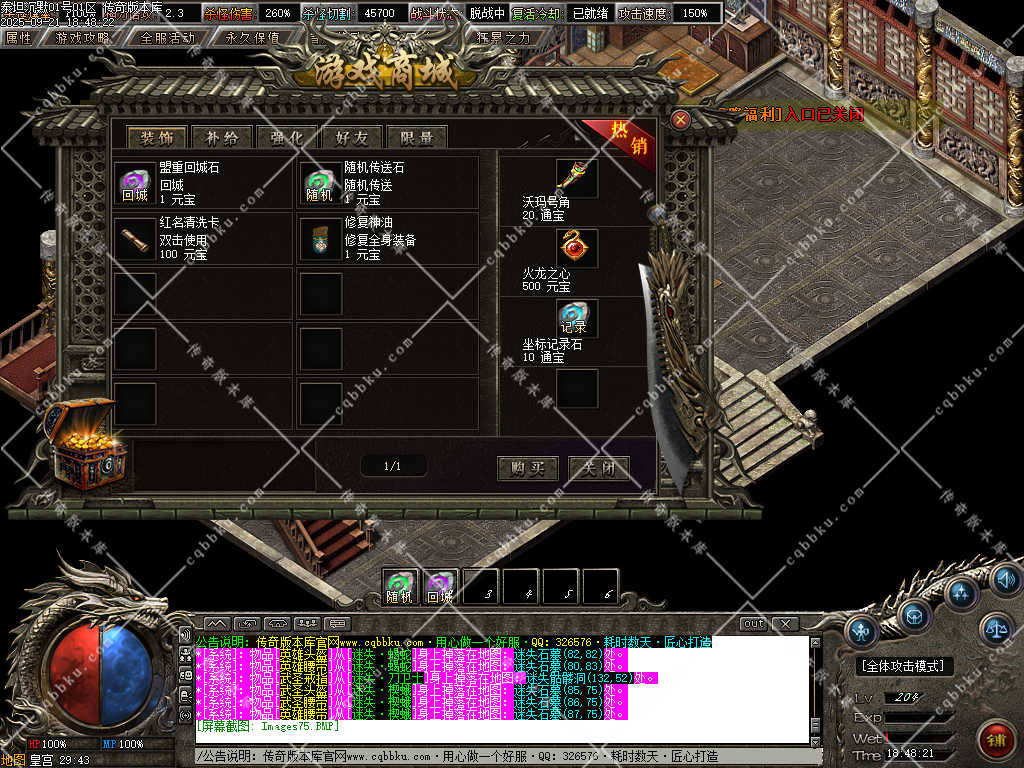Viewport: 1024px width, 768px height.
Task: Select the 坐标记录石 hot-sale item
Action: pos(577,318)
